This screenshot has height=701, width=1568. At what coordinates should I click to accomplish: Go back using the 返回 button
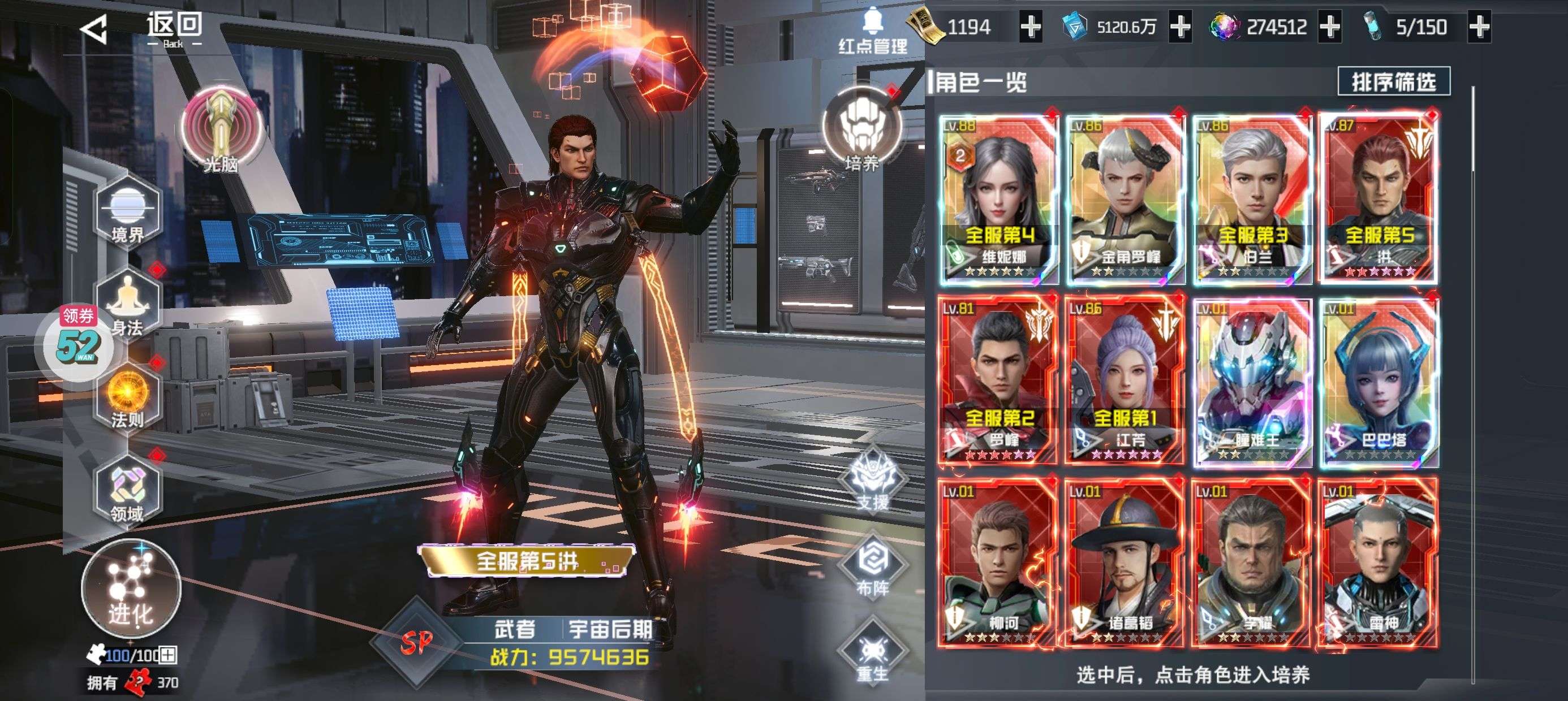click(x=143, y=29)
